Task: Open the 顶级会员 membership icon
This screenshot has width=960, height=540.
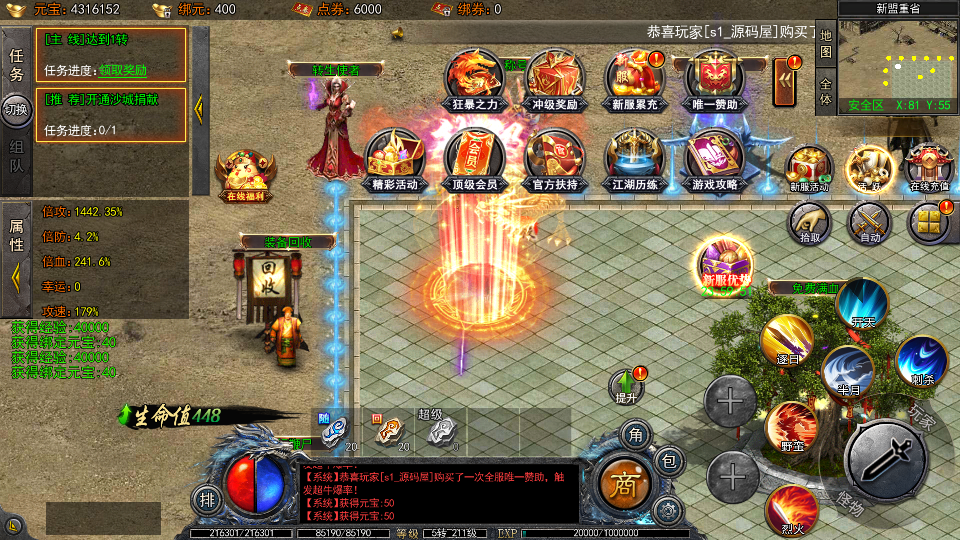Action: click(x=475, y=158)
